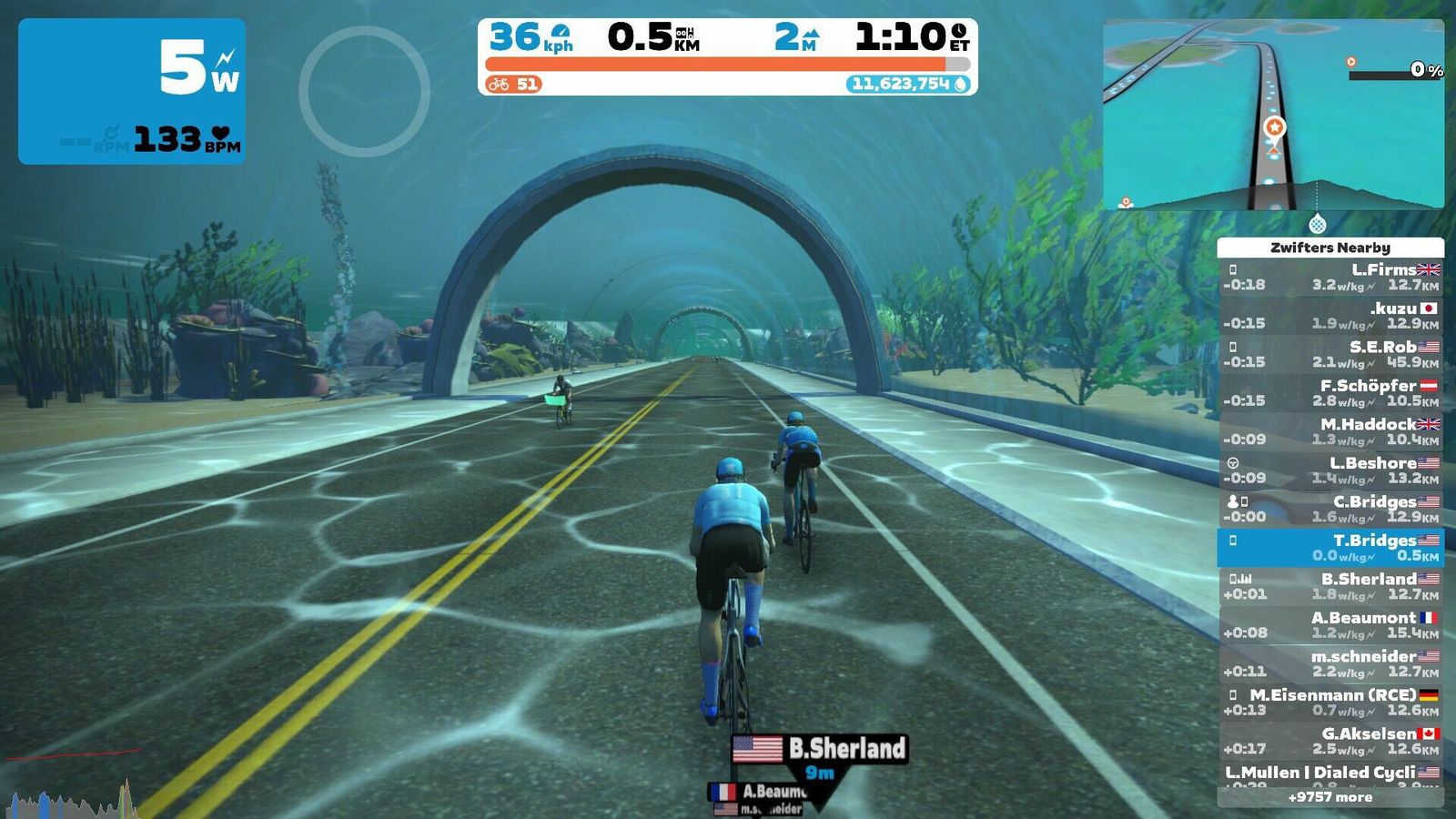Choose m.schneider from the rider list
Viewport: 1456px width, 819px height.
pos(1330,663)
